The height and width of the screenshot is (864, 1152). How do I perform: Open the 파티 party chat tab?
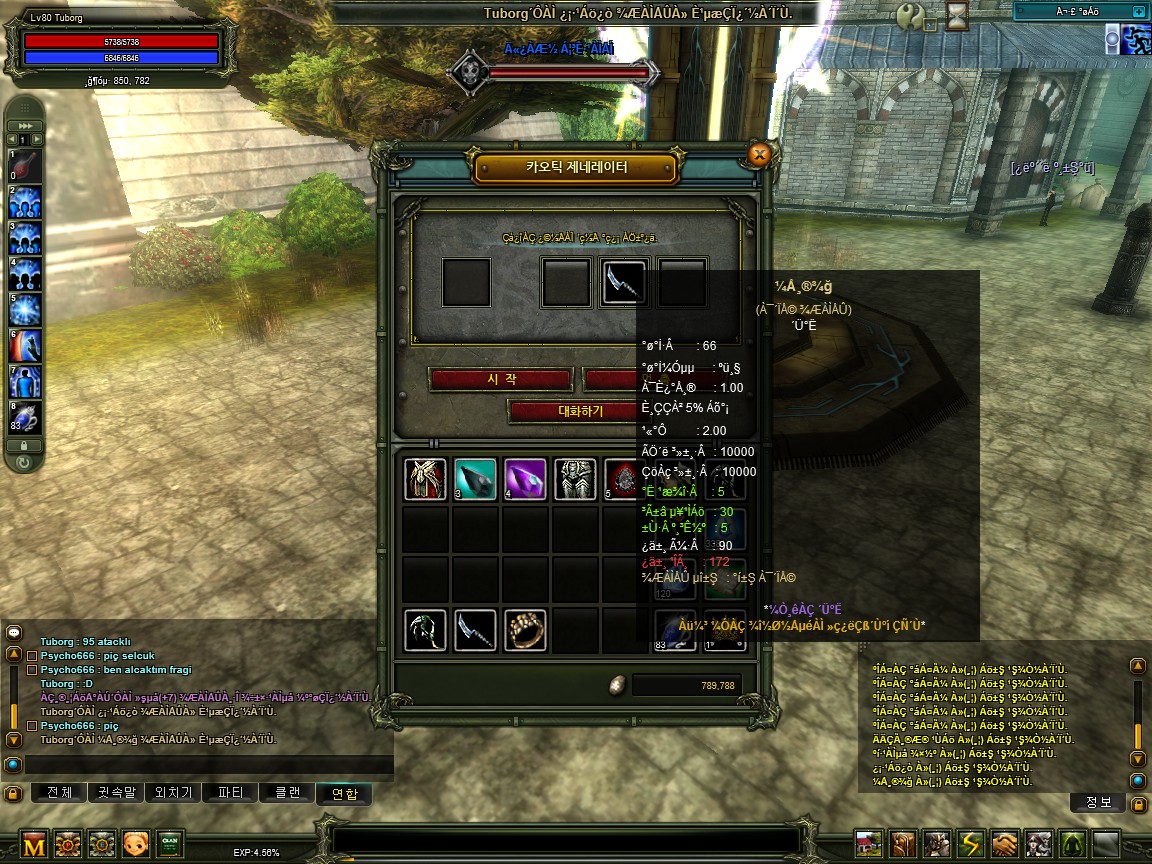pos(229,793)
